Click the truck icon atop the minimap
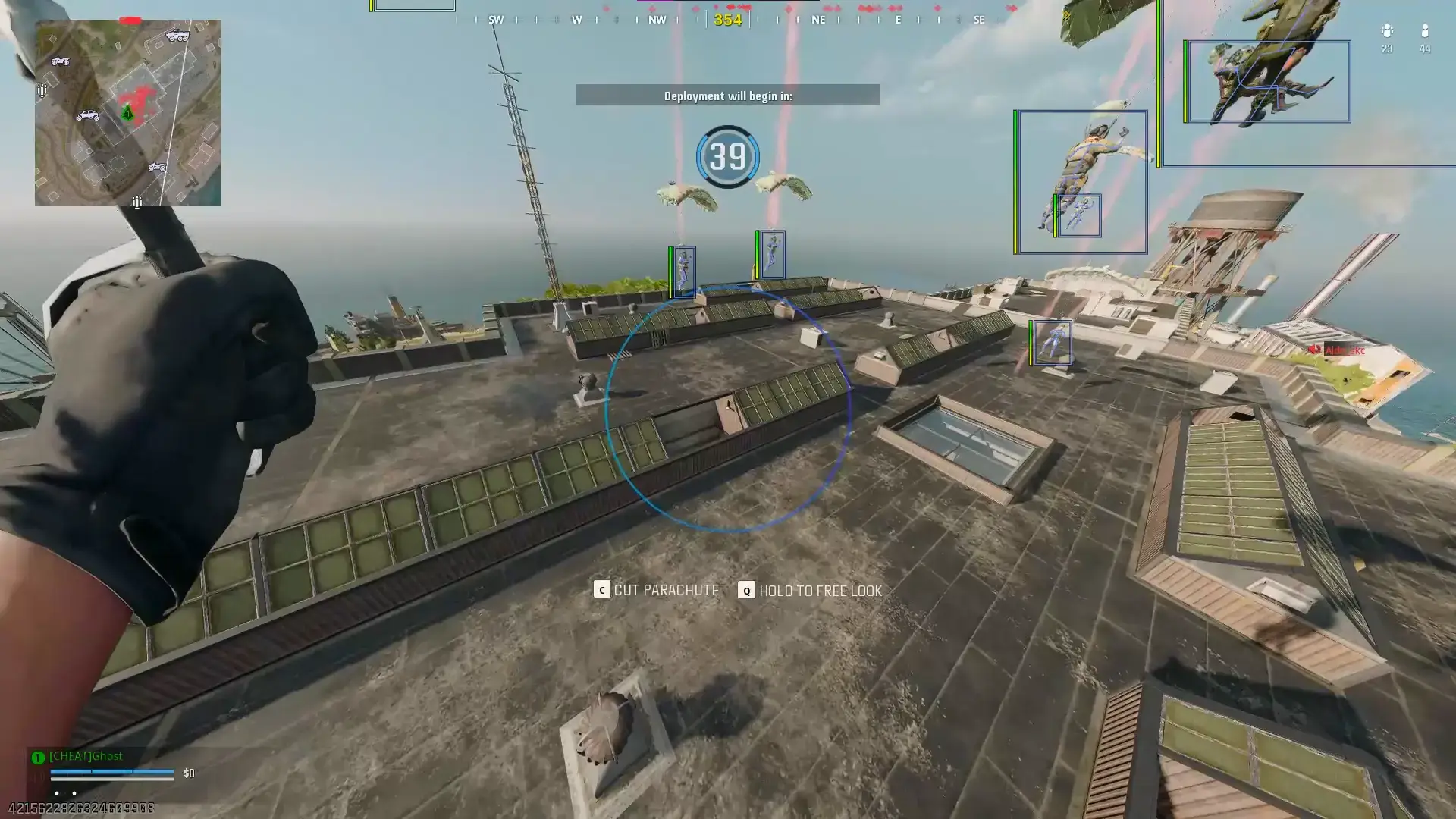This screenshot has width=1456, height=819. point(177,36)
